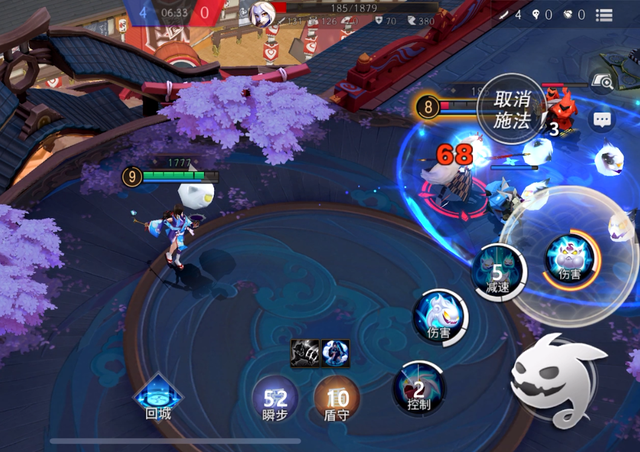Select the white-haired enemy hero portrait
The height and width of the screenshot is (452, 640).
[263, 14]
